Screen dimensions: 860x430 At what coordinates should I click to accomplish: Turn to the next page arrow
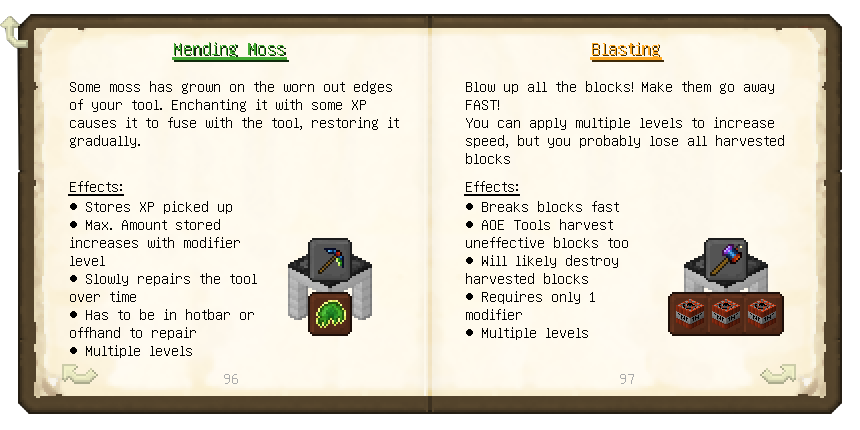point(777,375)
